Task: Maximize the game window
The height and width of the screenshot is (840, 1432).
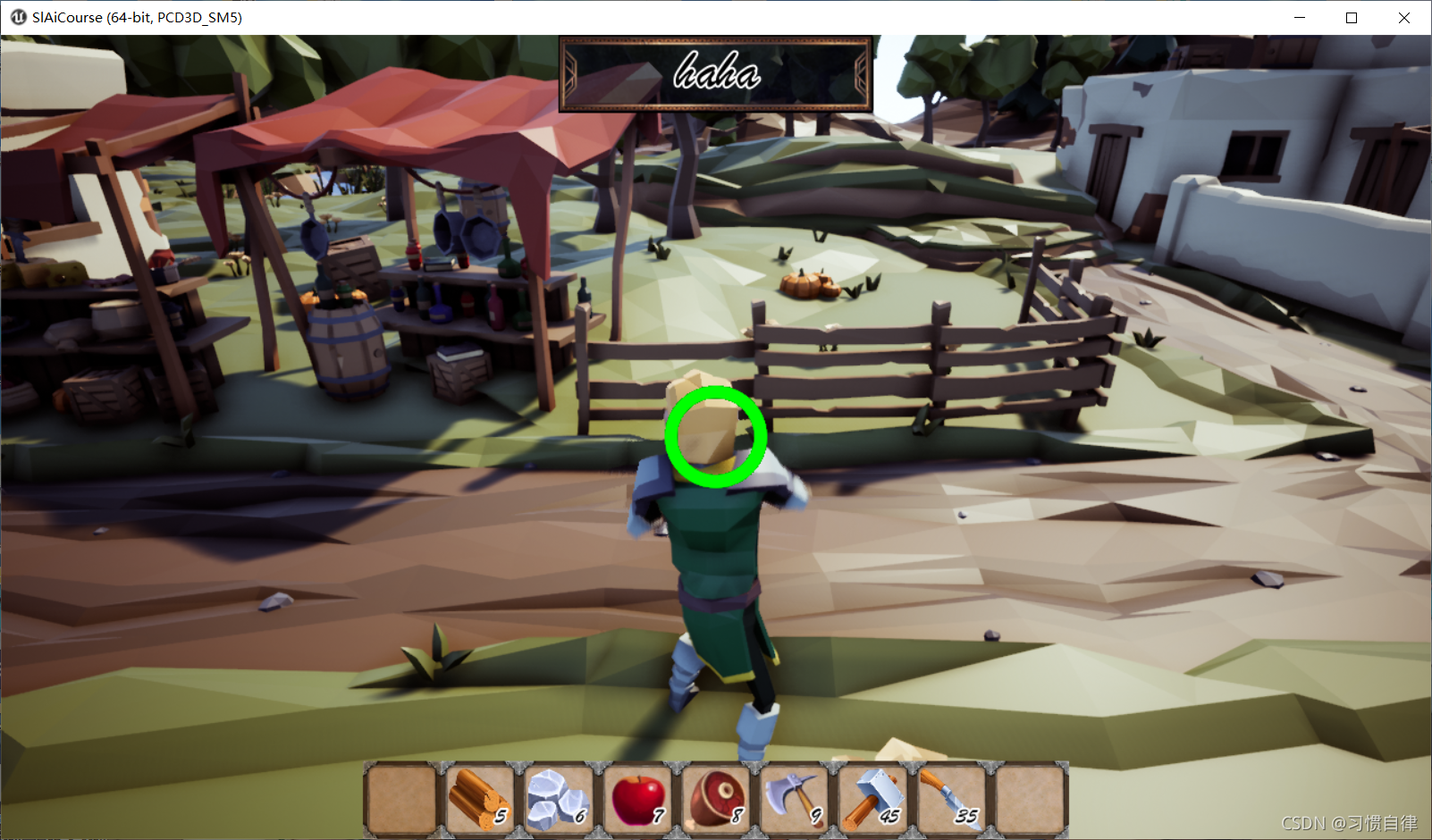Action: pos(1352,18)
